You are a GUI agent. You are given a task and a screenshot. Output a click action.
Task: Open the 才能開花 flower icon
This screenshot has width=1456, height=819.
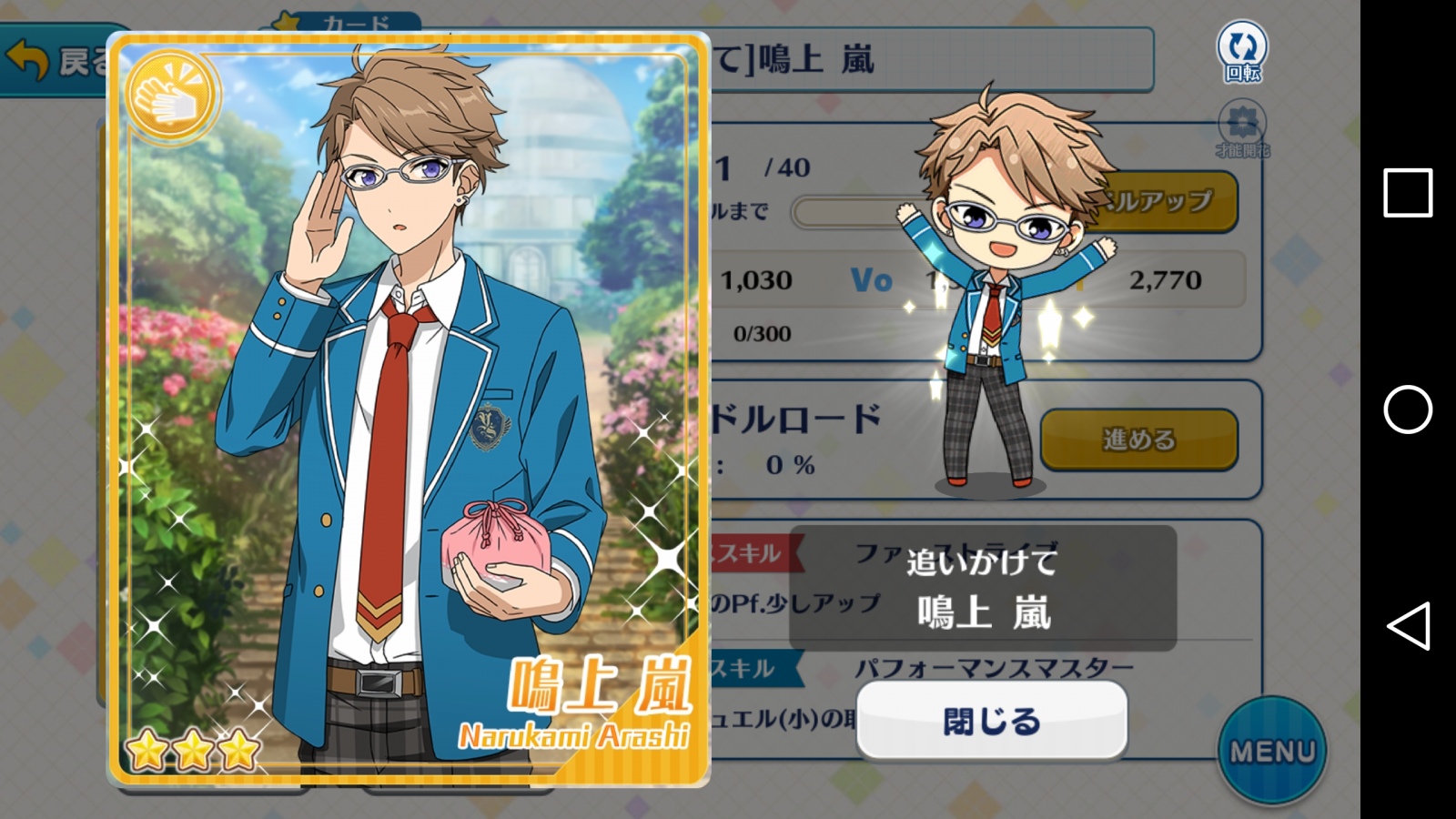[1242, 129]
